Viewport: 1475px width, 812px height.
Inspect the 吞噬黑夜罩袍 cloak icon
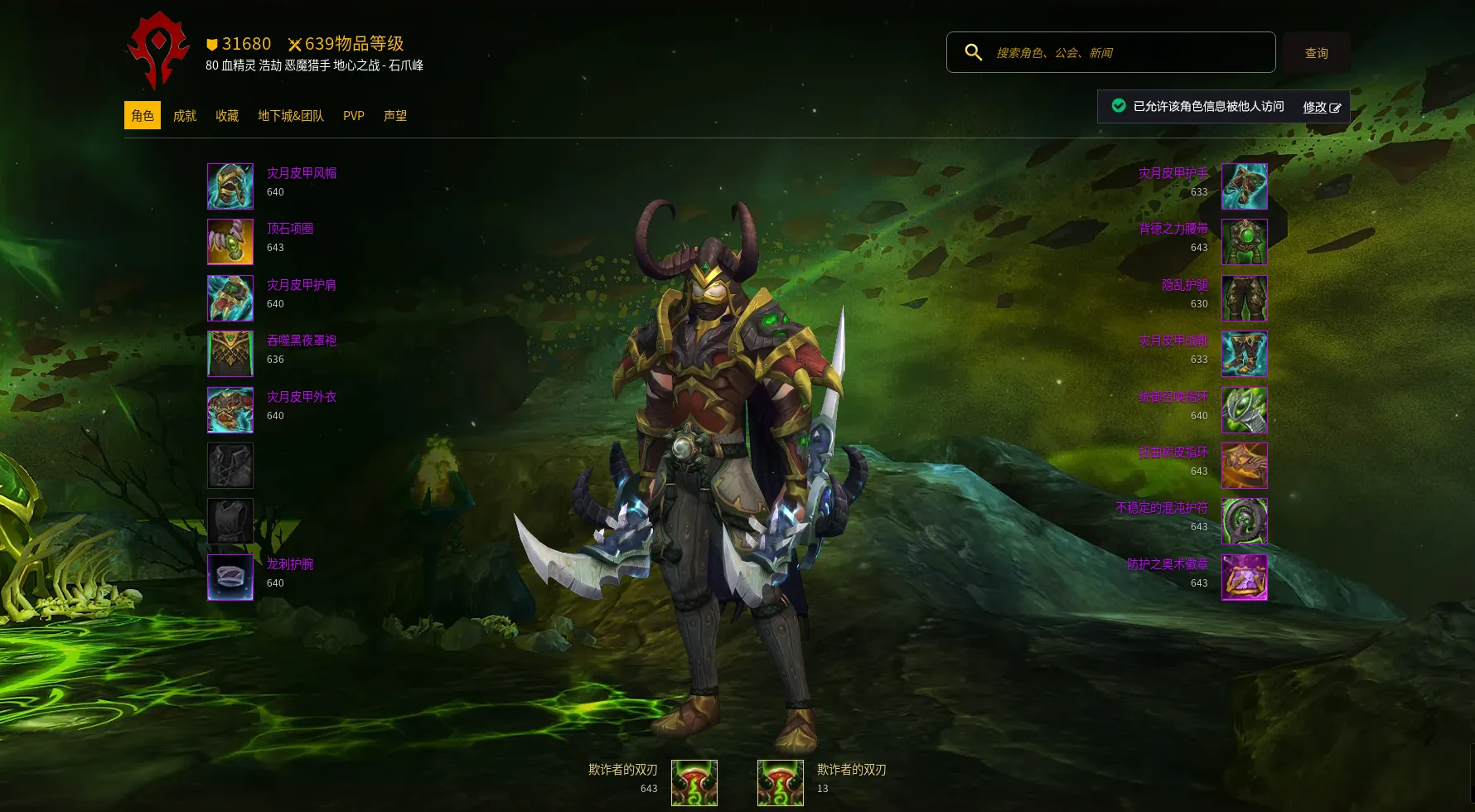point(230,354)
